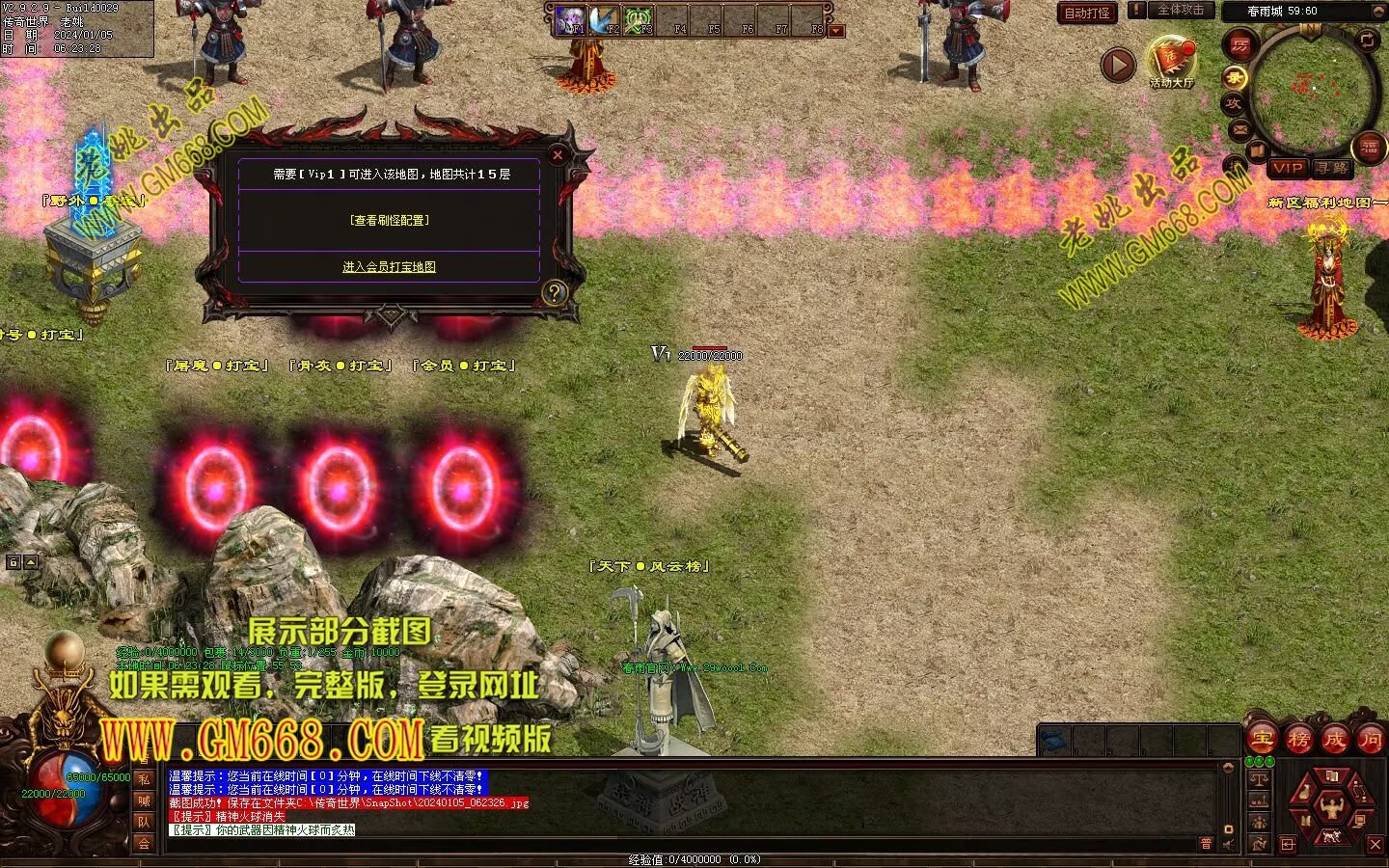
Task: Click the circular minimap
Action: pyautogui.click(x=1312, y=89)
